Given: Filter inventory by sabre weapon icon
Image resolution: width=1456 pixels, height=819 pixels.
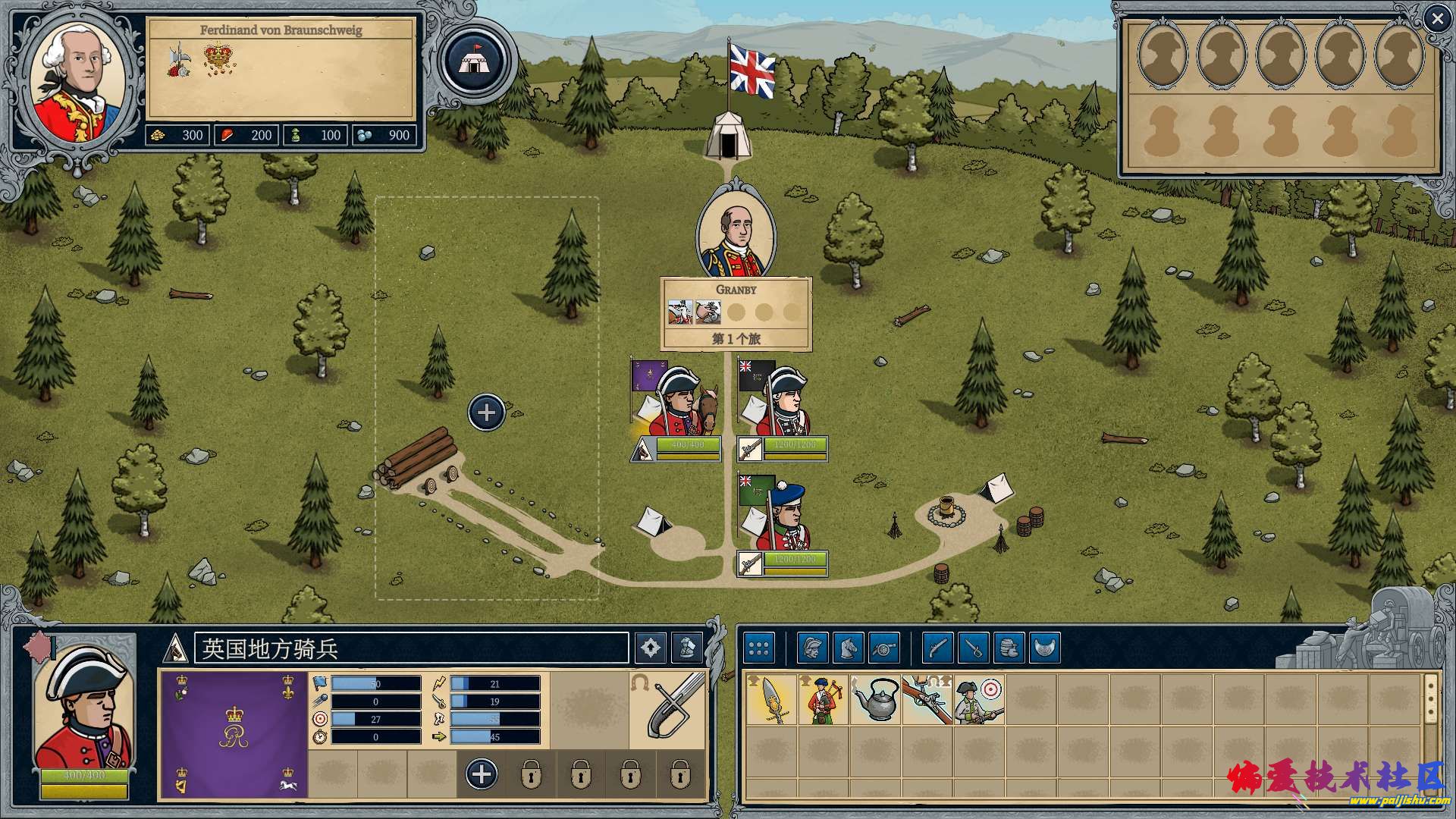Looking at the screenshot, I should coord(974,648).
